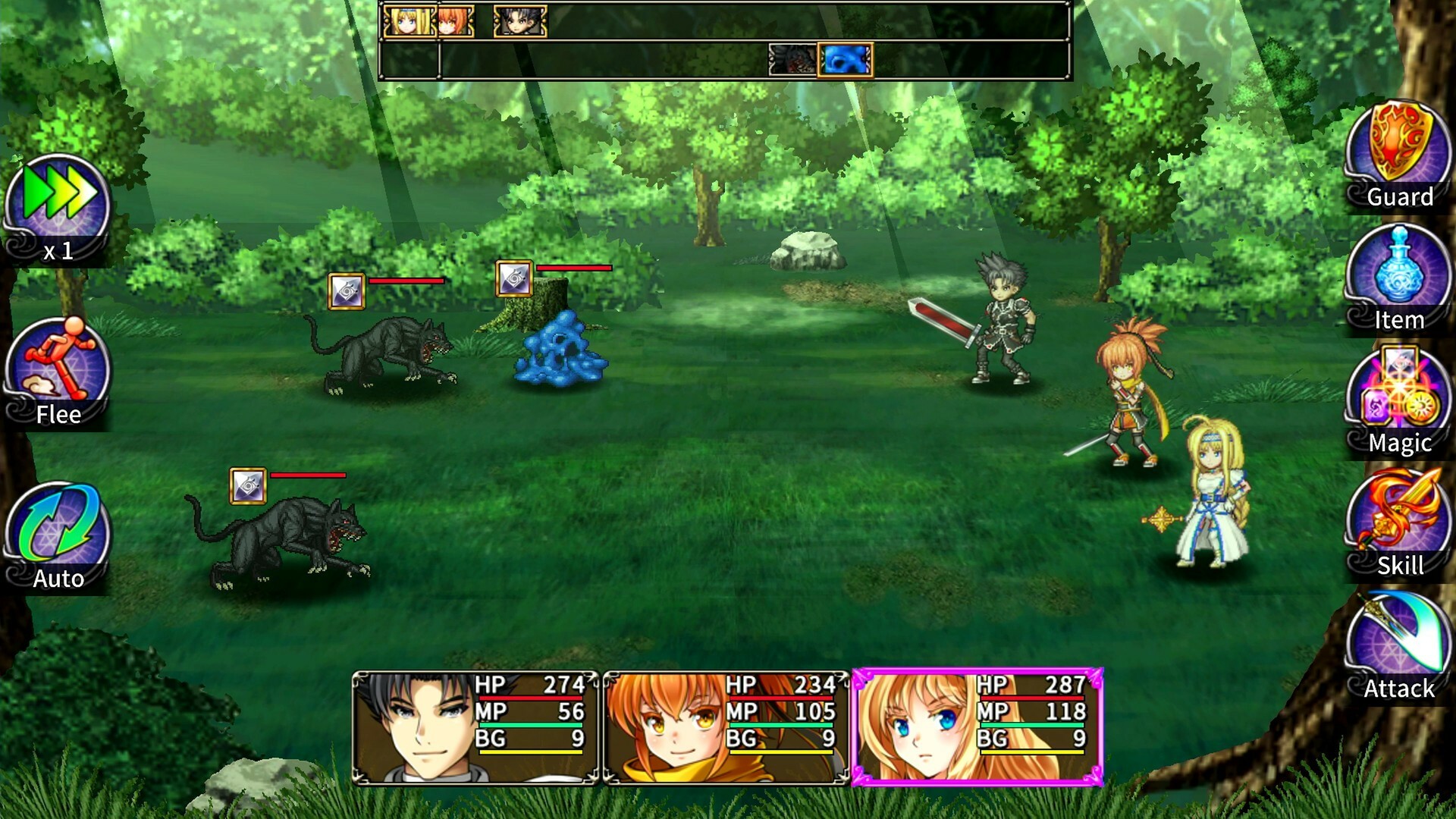This screenshot has height=819, width=1456.
Task: Open the Item command menu
Action: [x=1400, y=275]
